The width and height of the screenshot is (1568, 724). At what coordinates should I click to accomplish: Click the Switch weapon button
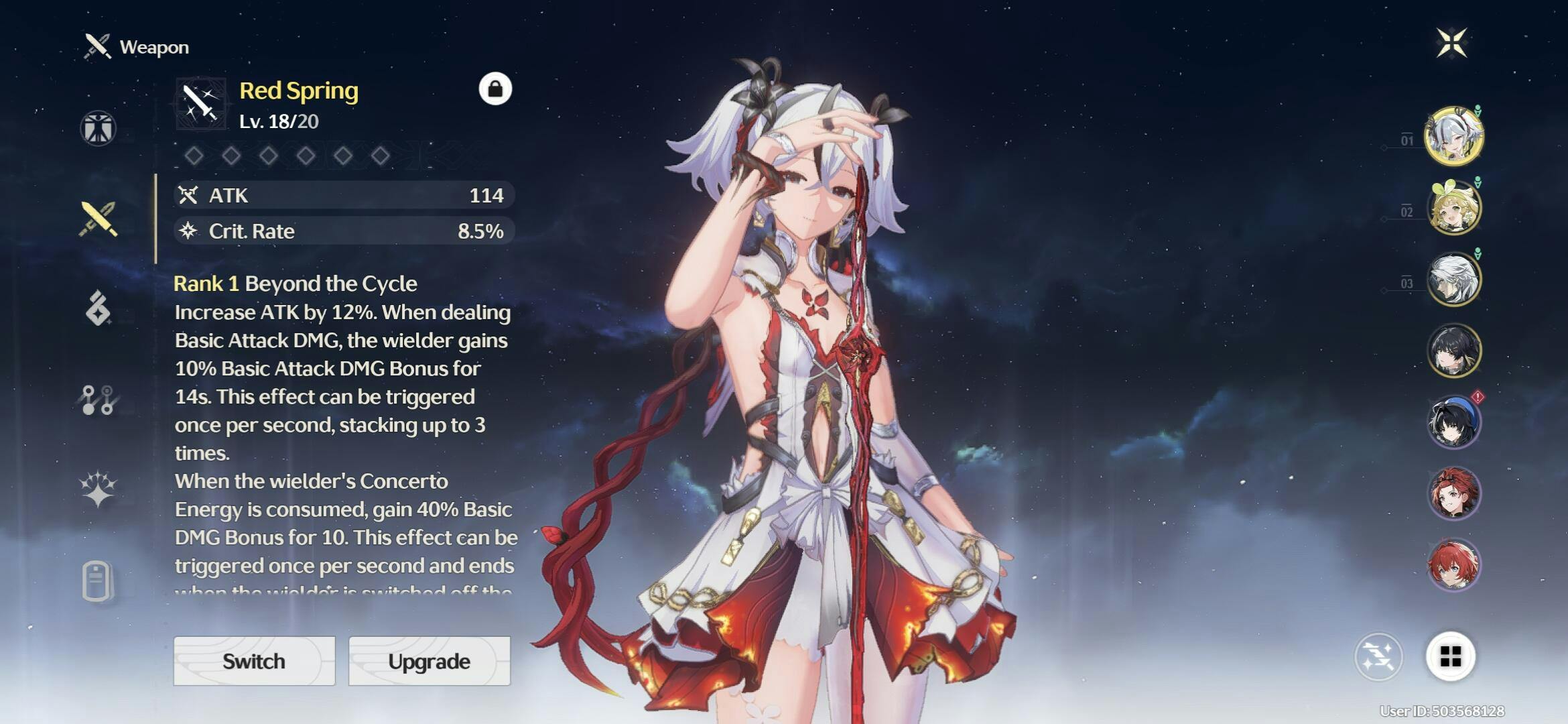point(254,661)
